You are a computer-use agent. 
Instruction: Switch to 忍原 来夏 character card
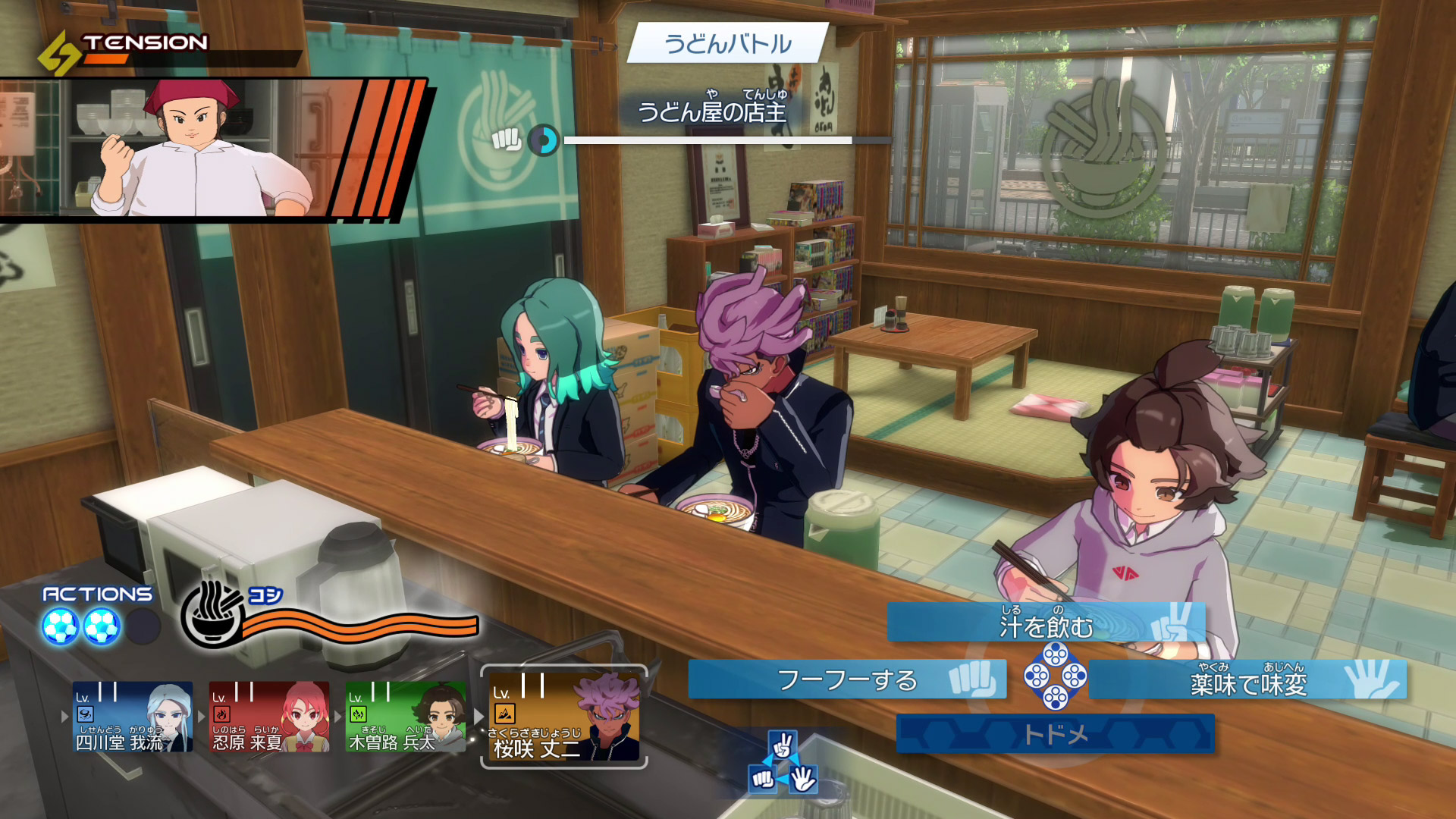[269, 717]
